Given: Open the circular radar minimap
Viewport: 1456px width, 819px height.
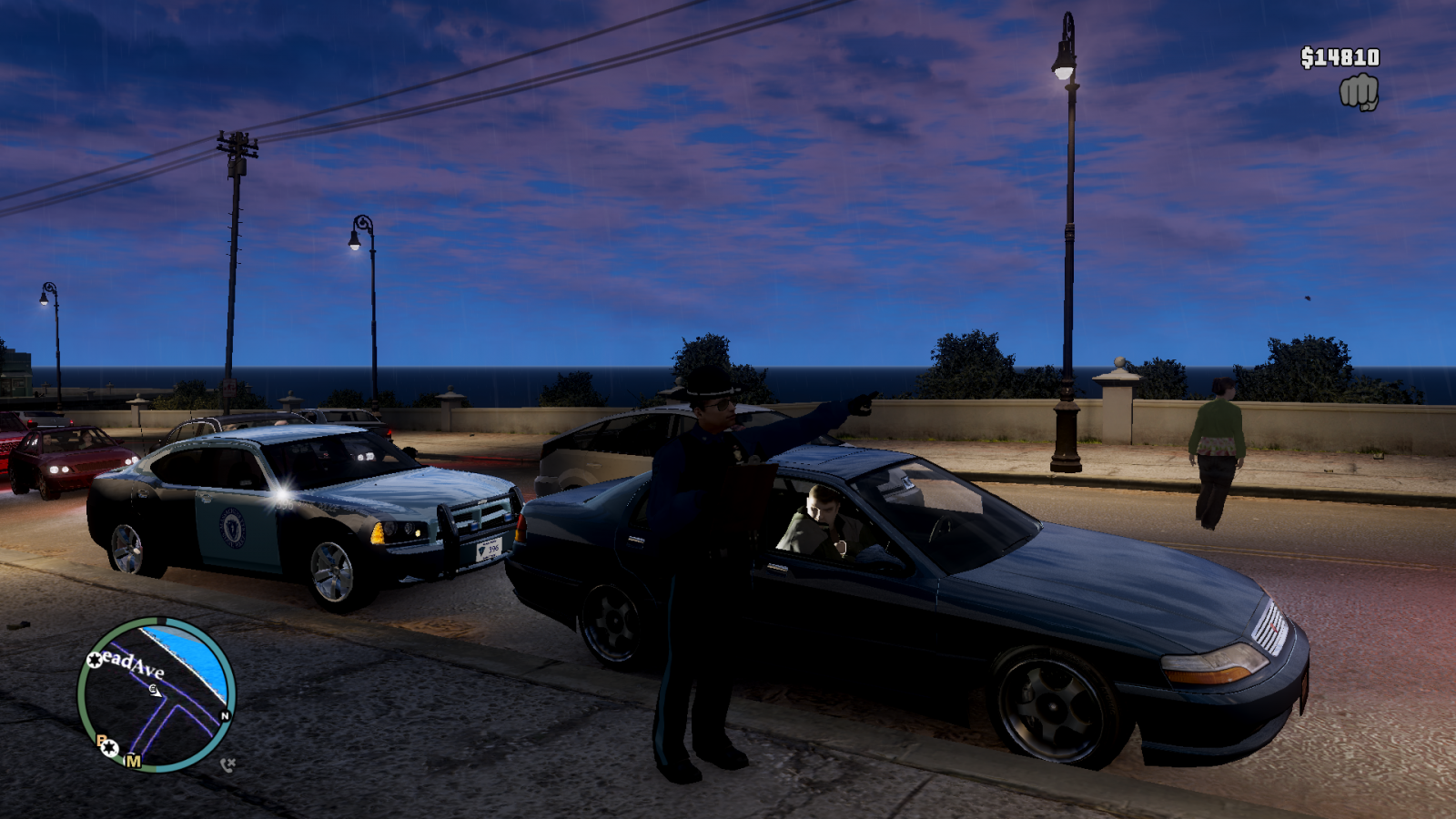Looking at the screenshot, I should 157,694.
